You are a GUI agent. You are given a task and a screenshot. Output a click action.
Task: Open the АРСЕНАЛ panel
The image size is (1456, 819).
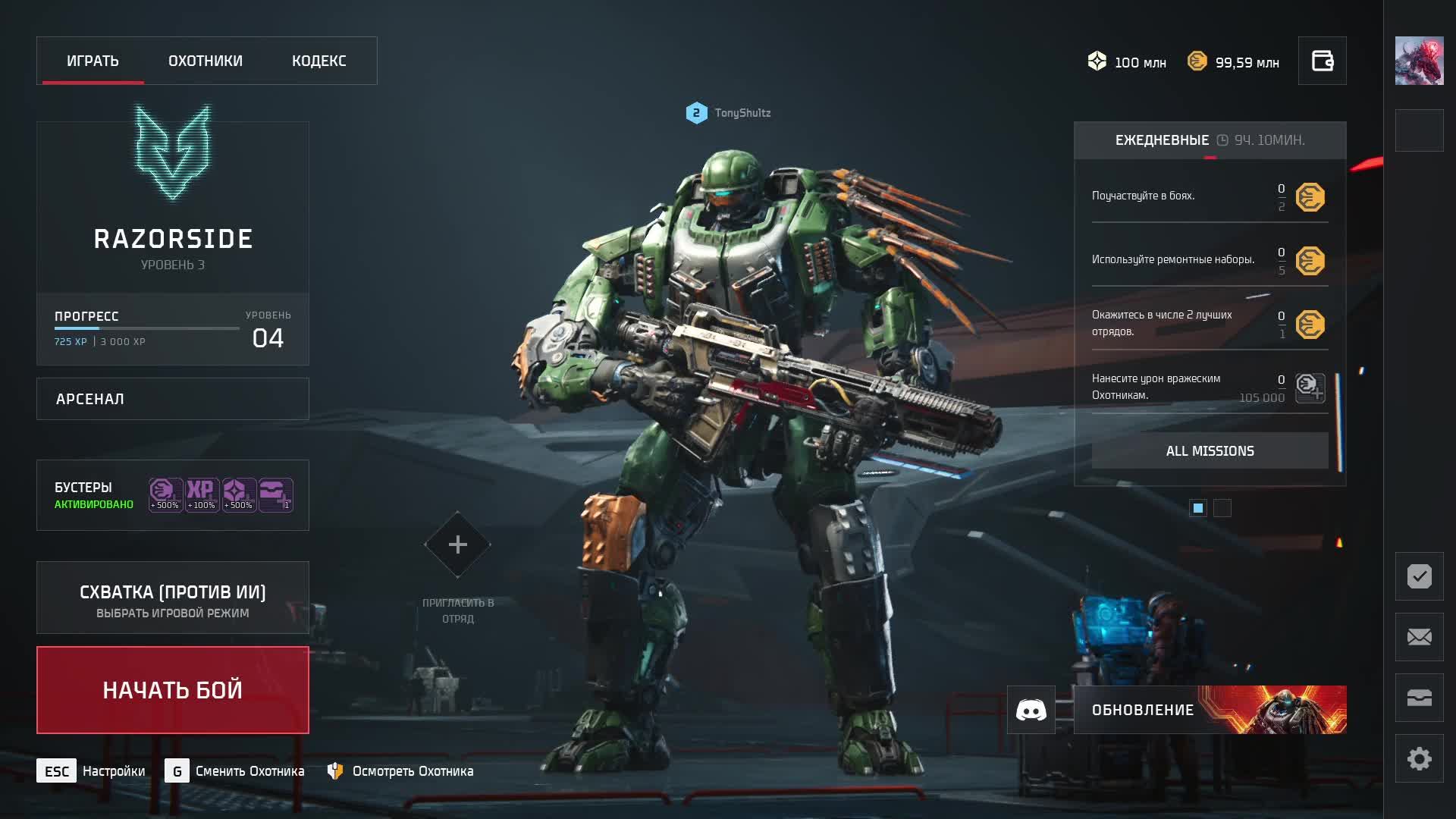click(173, 399)
